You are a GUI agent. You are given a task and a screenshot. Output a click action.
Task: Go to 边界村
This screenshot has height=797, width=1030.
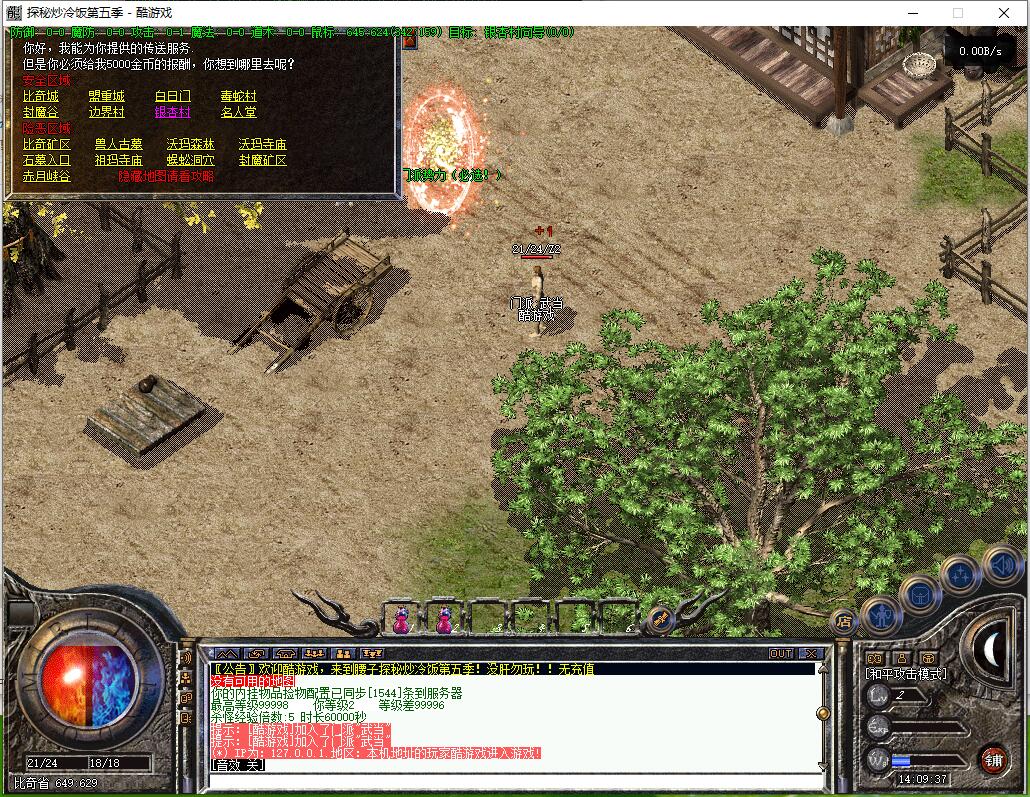tap(106, 112)
